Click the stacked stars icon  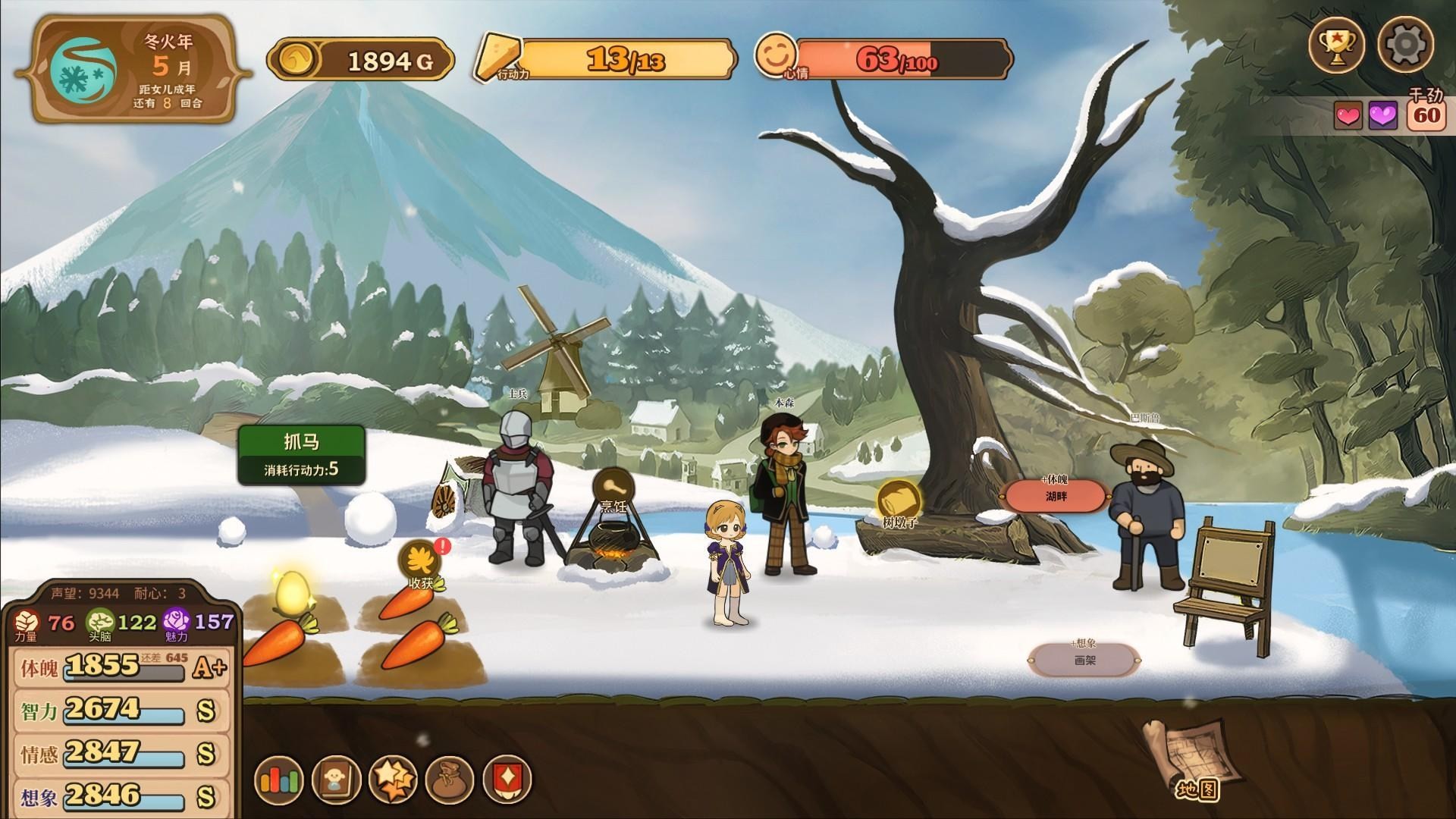click(393, 779)
